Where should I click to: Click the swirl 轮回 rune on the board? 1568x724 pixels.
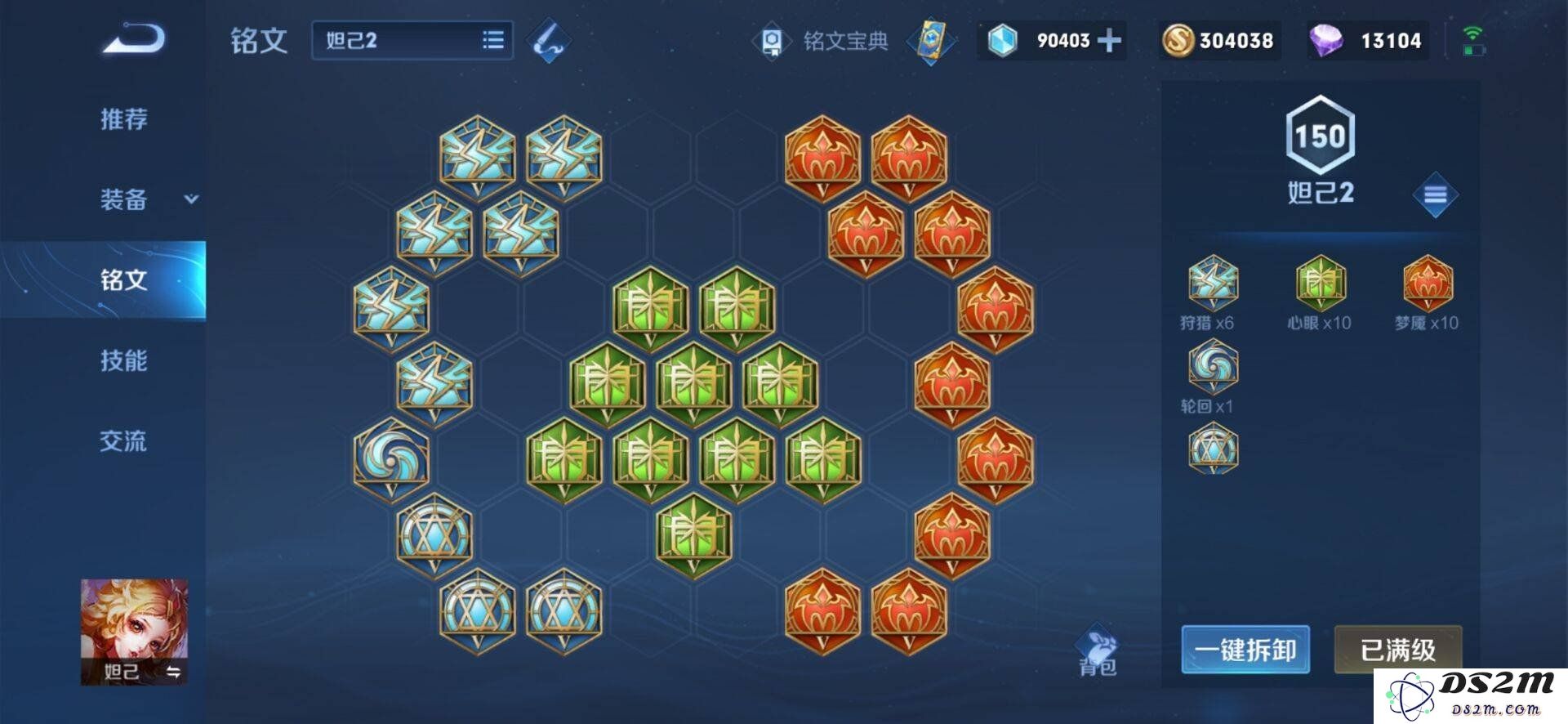tap(391, 459)
